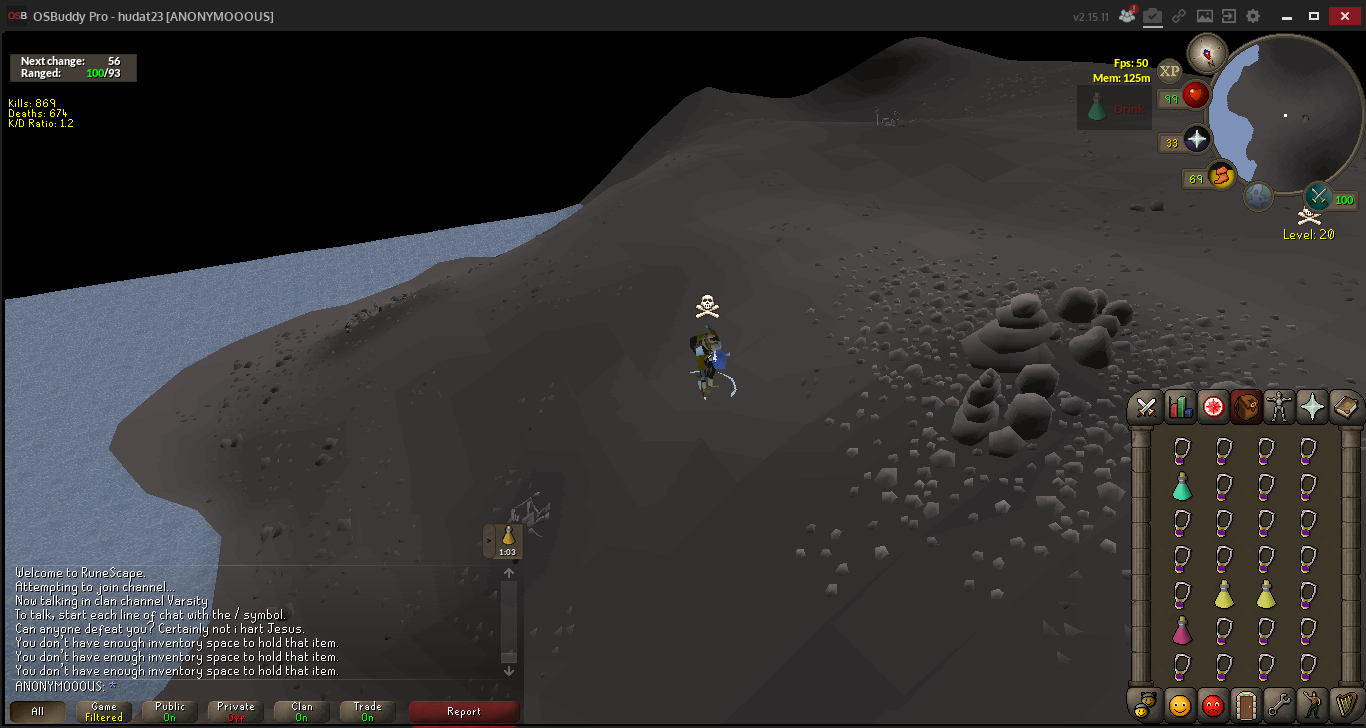Close the OSBuddy window

click(x=1343, y=16)
